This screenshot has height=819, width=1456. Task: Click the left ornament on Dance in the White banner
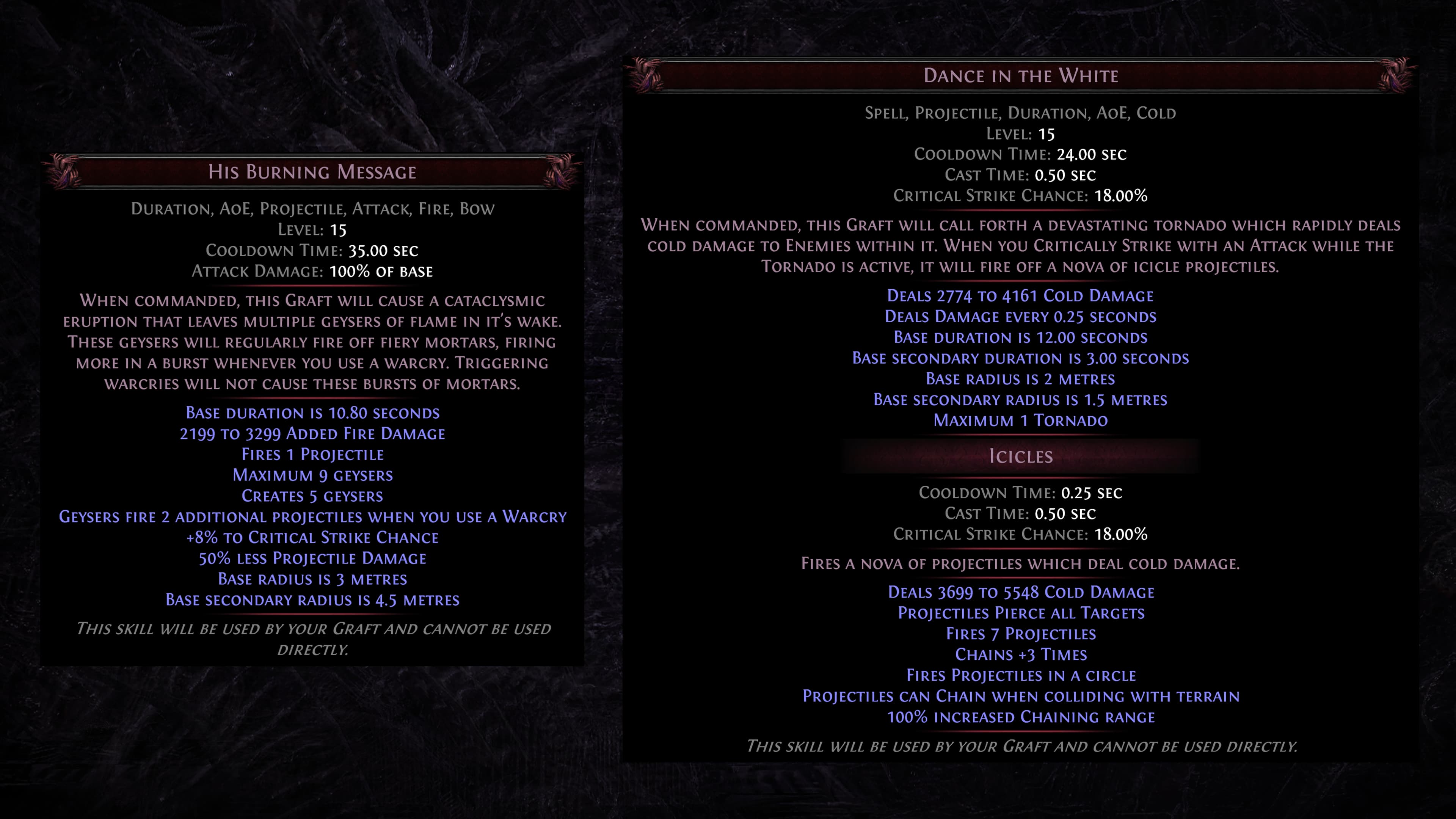[x=644, y=75]
